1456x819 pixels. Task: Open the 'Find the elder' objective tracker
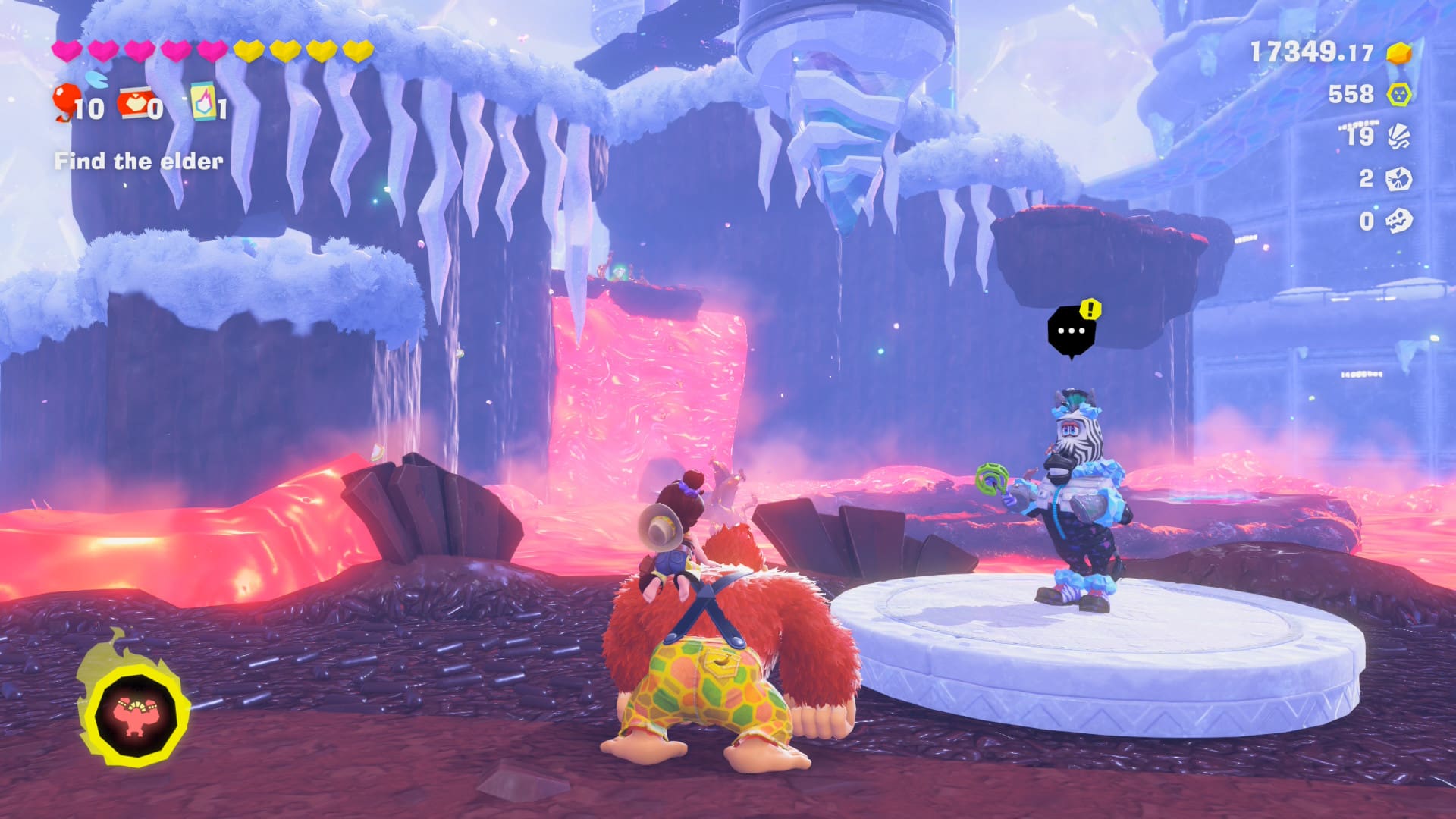pos(139,161)
